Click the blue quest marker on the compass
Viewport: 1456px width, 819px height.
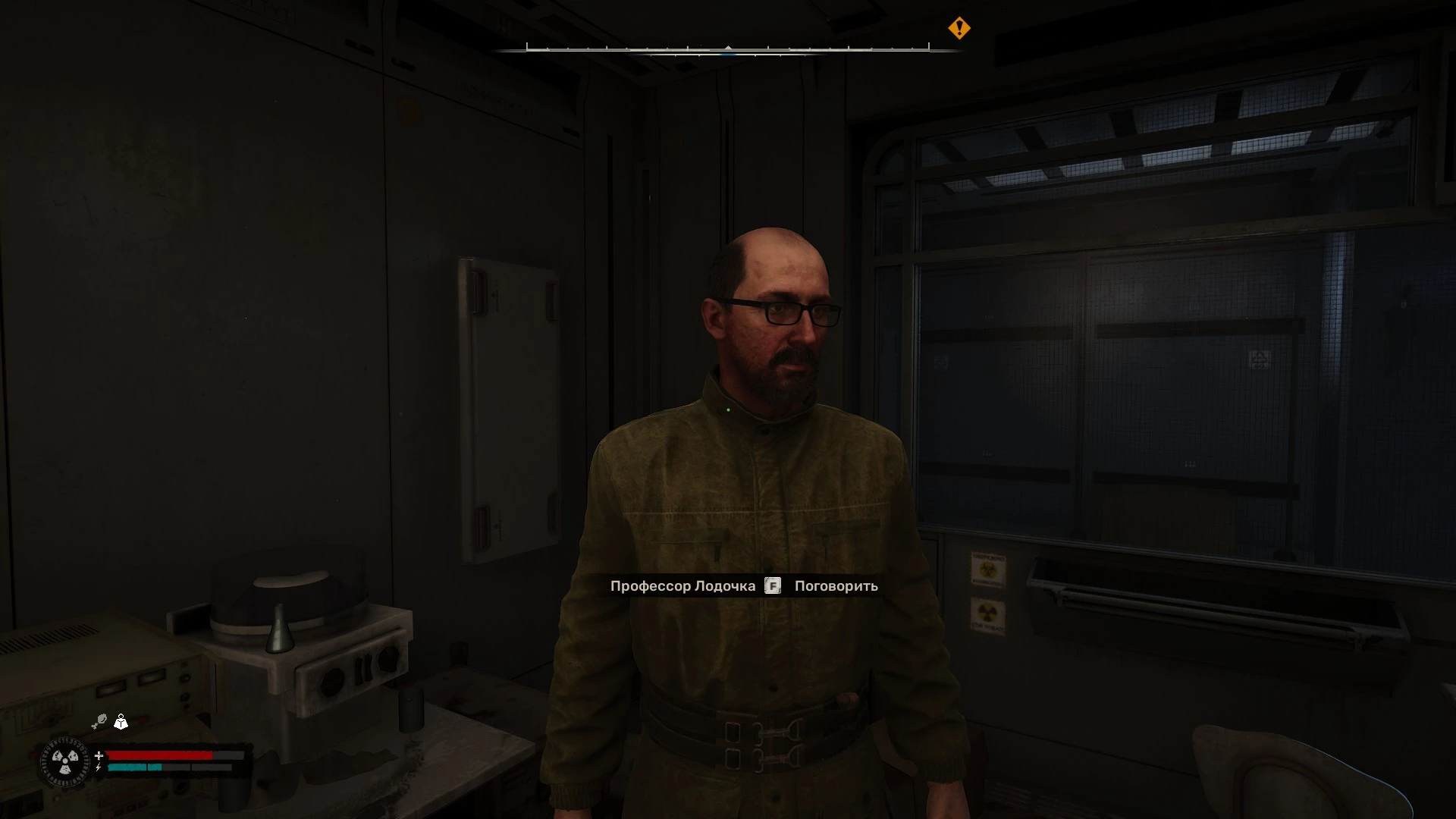[728, 55]
